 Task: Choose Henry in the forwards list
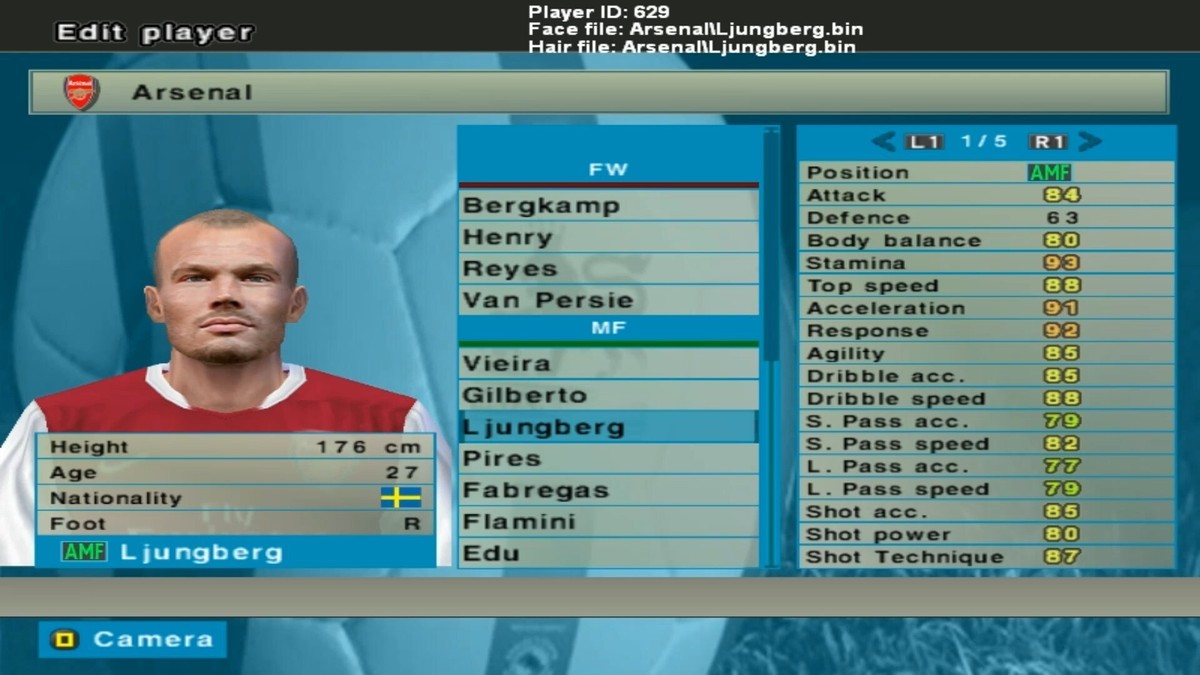(x=608, y=238)
